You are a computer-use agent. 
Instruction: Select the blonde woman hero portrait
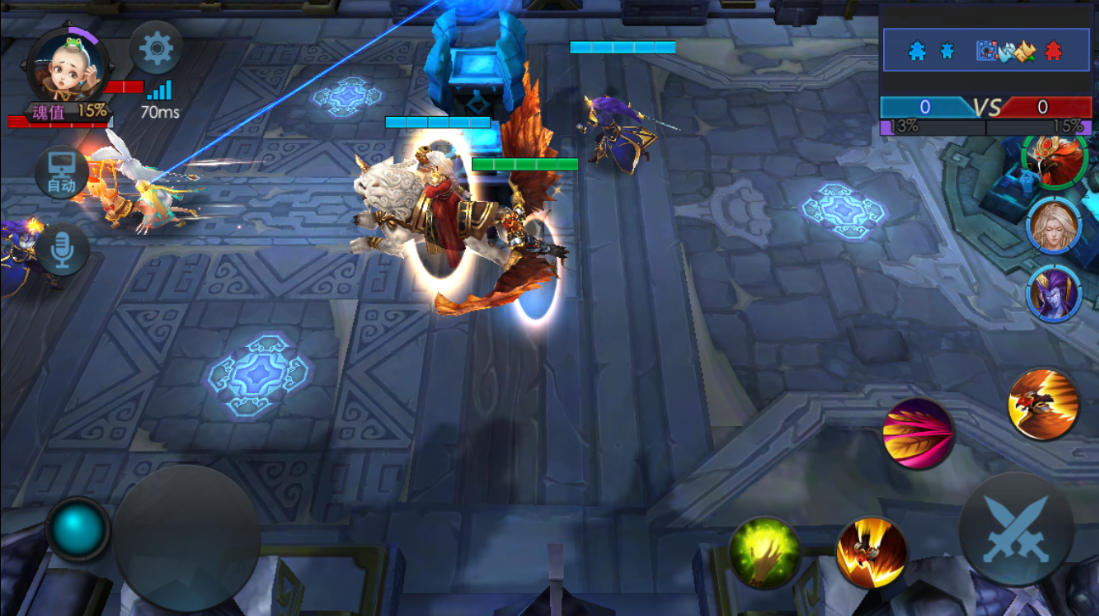click(x=1054, y=225)
